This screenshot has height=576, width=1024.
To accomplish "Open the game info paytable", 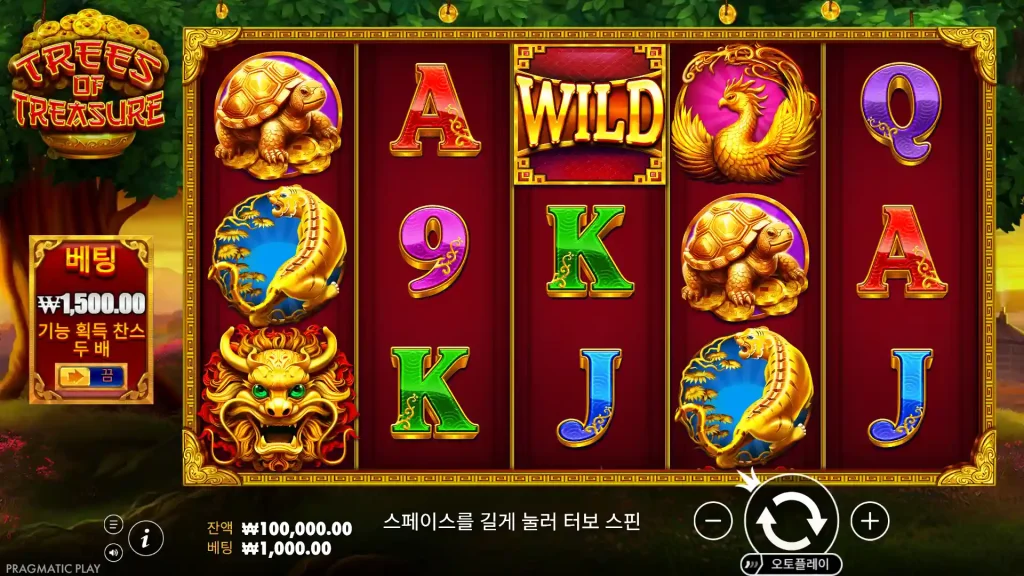I will [146, 538].
